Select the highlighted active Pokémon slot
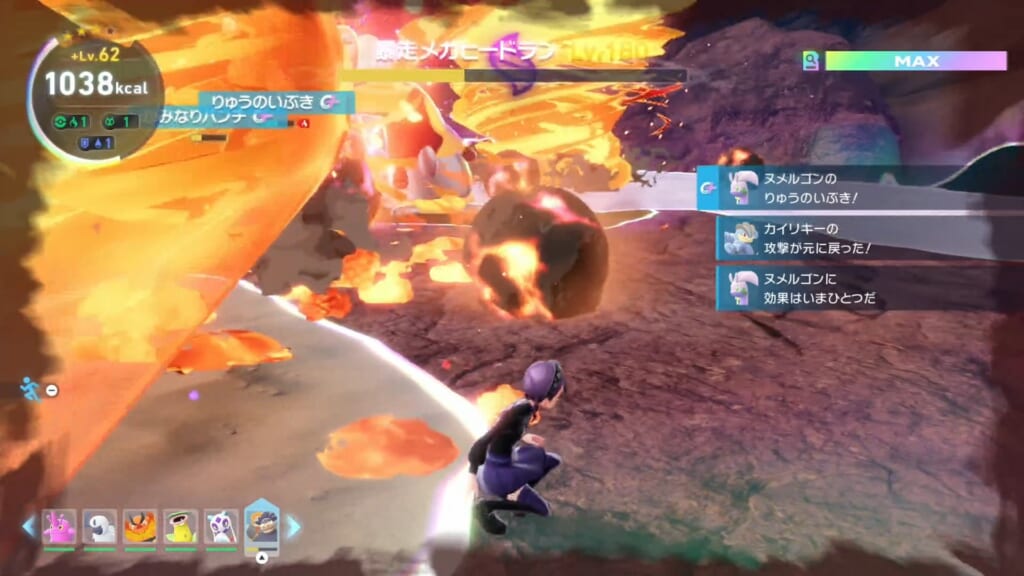This screenshot has width=1024, height=576. [x=262, y=525]
